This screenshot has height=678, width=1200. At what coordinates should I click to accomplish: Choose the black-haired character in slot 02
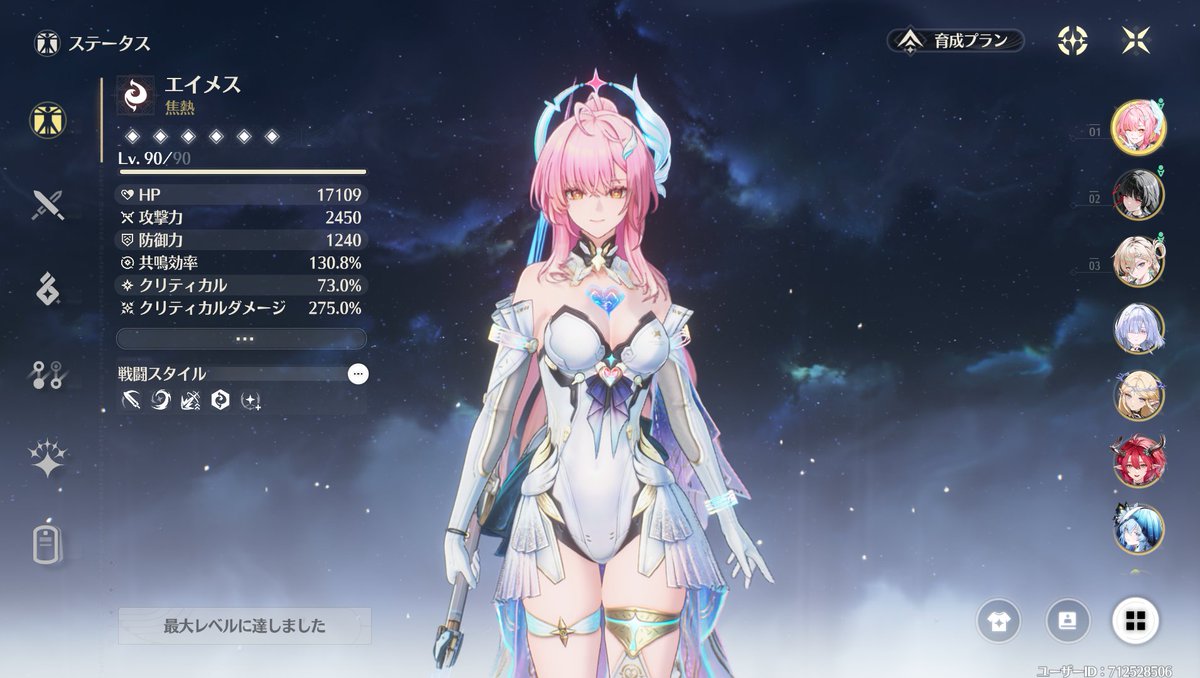(x=1138, y=195)
